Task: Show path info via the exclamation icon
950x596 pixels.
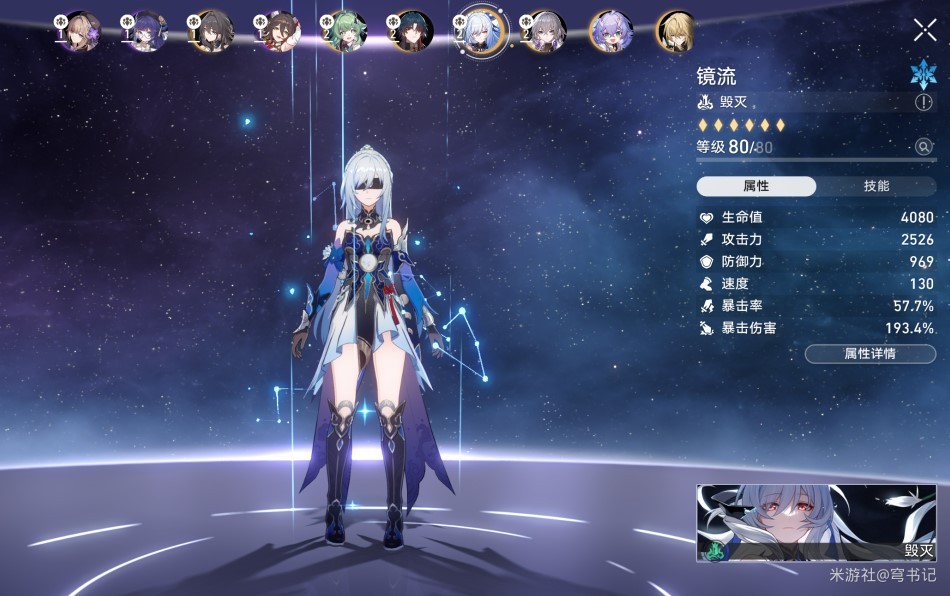Action: click(x=923, y=102)
